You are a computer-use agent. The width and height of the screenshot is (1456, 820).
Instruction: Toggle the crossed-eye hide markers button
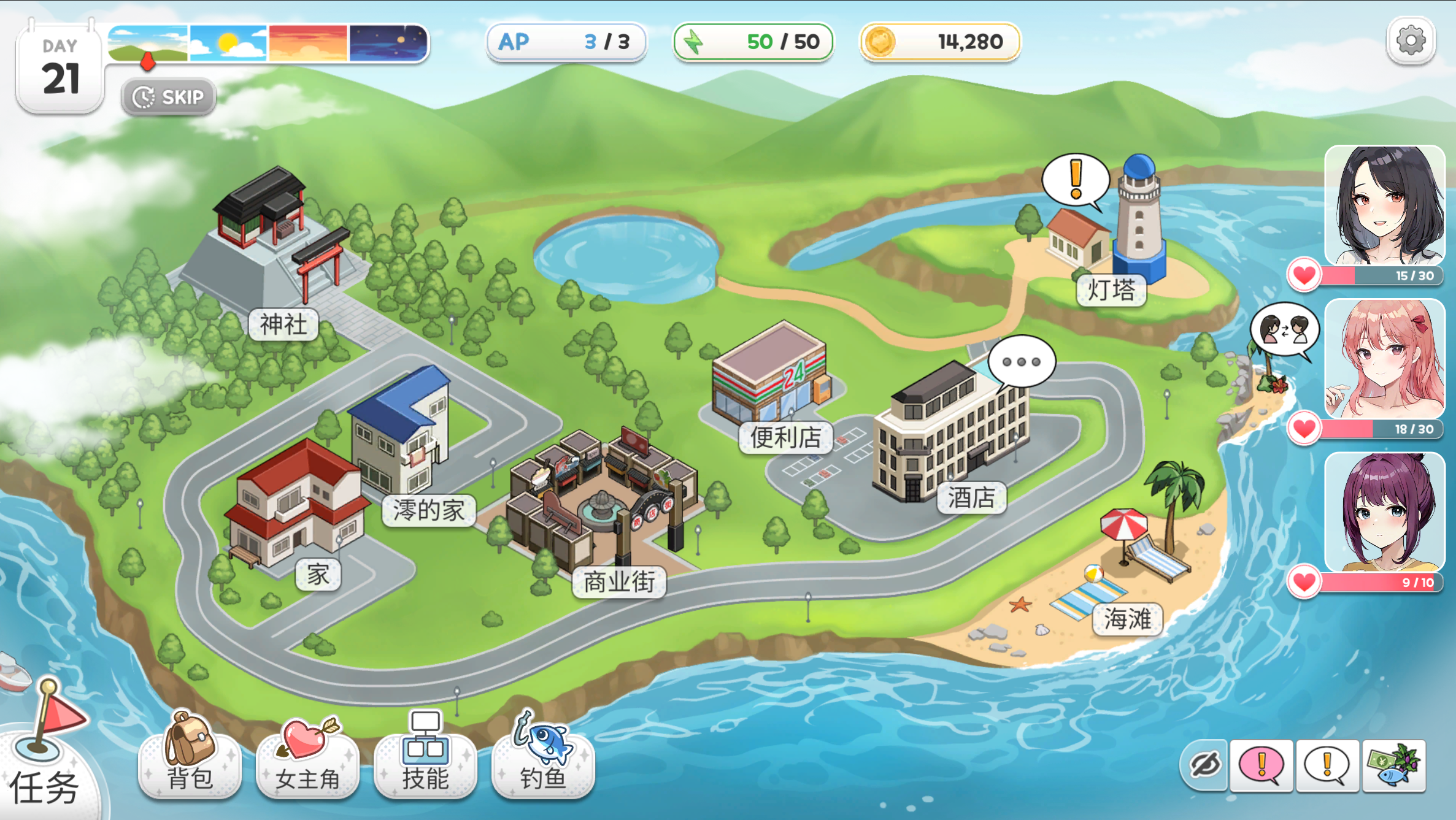pyautogui.click(x=1204, y=765)
